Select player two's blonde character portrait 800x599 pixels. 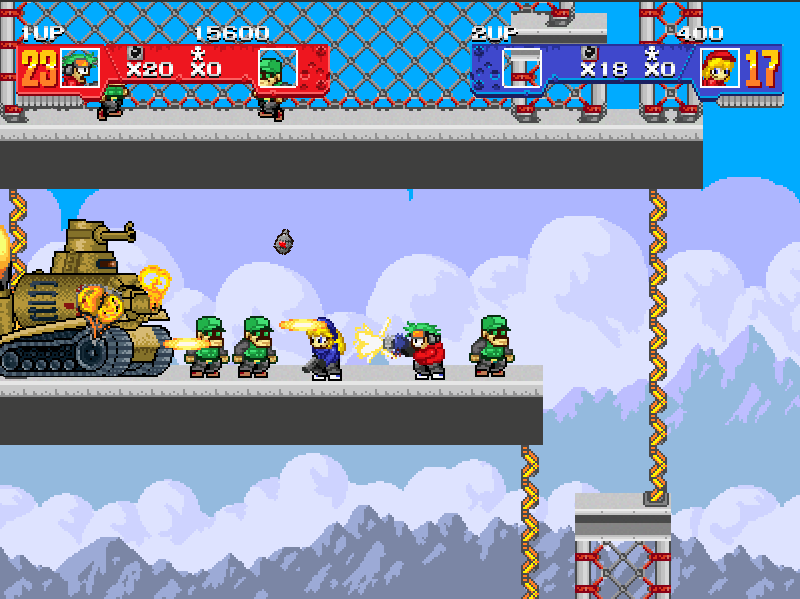(720, 67)
